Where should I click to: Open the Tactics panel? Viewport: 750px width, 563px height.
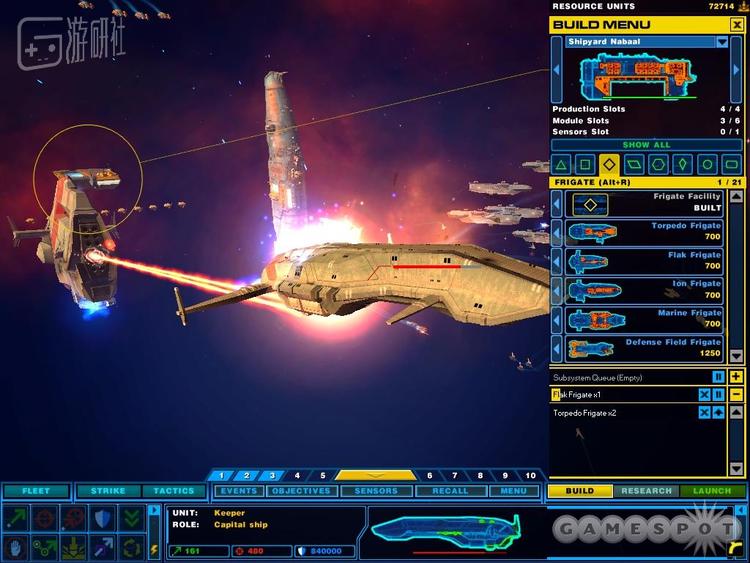coord(174,491)
